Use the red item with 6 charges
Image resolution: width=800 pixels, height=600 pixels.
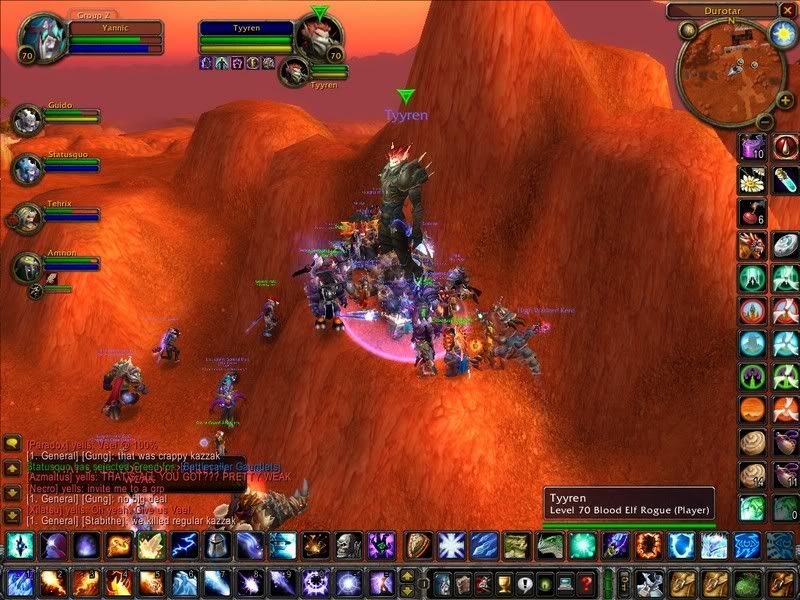click(x=753, y=213)
